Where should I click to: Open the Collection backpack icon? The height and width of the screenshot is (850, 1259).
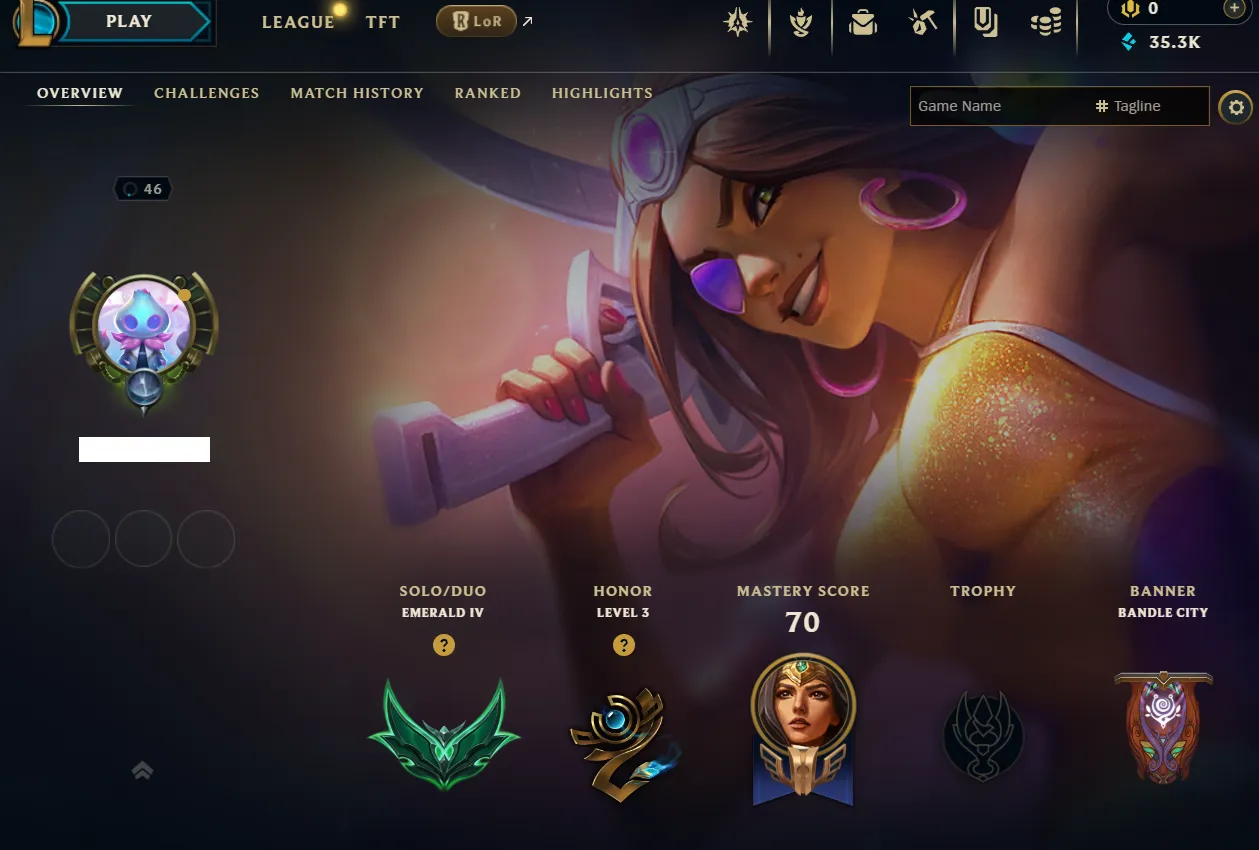pyautogui.click(x=862, y=23)
